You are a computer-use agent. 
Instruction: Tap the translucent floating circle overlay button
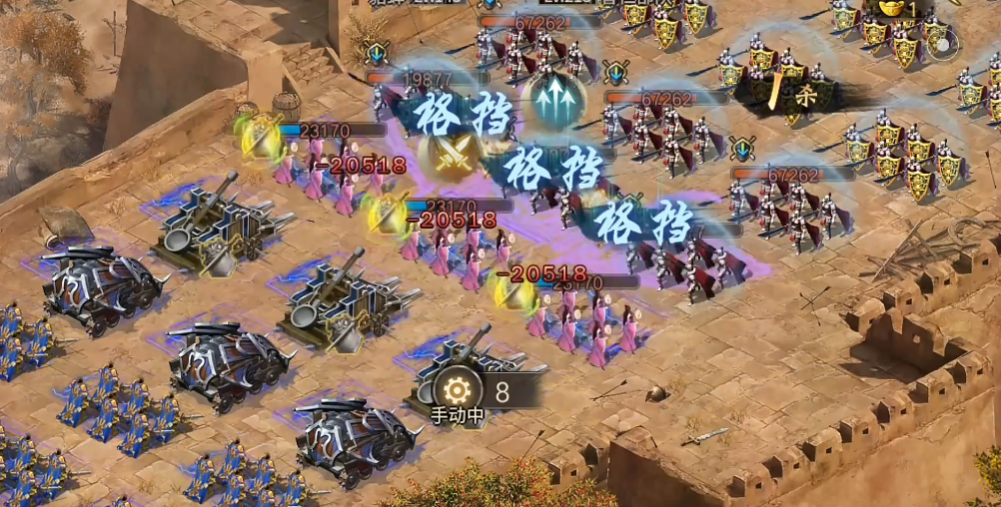(941, 42)
